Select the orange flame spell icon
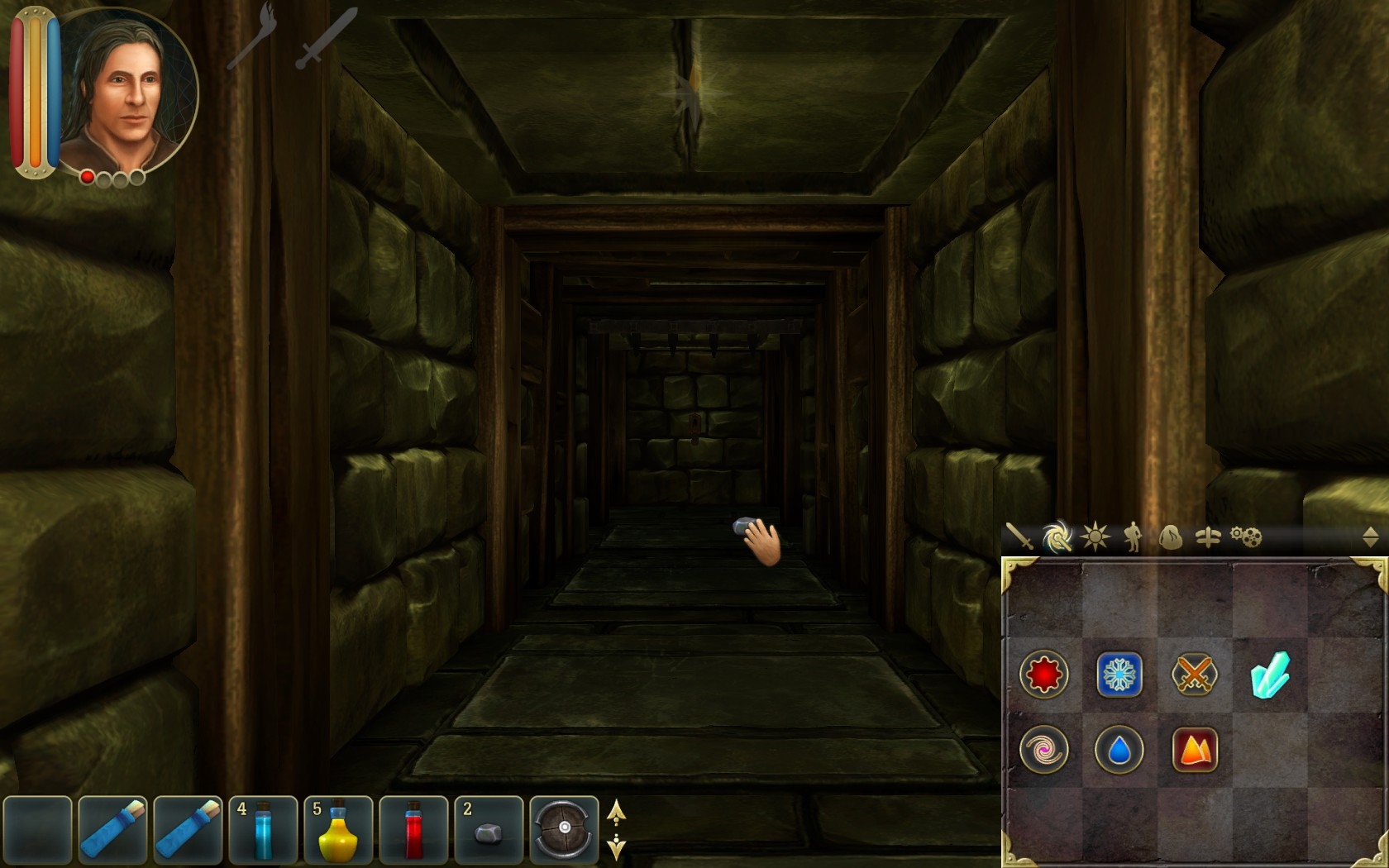 1195,749
